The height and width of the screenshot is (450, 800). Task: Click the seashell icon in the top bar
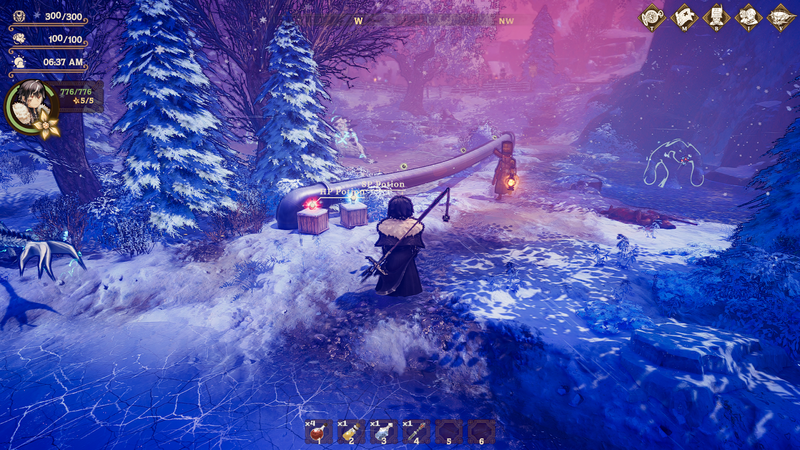781,16
